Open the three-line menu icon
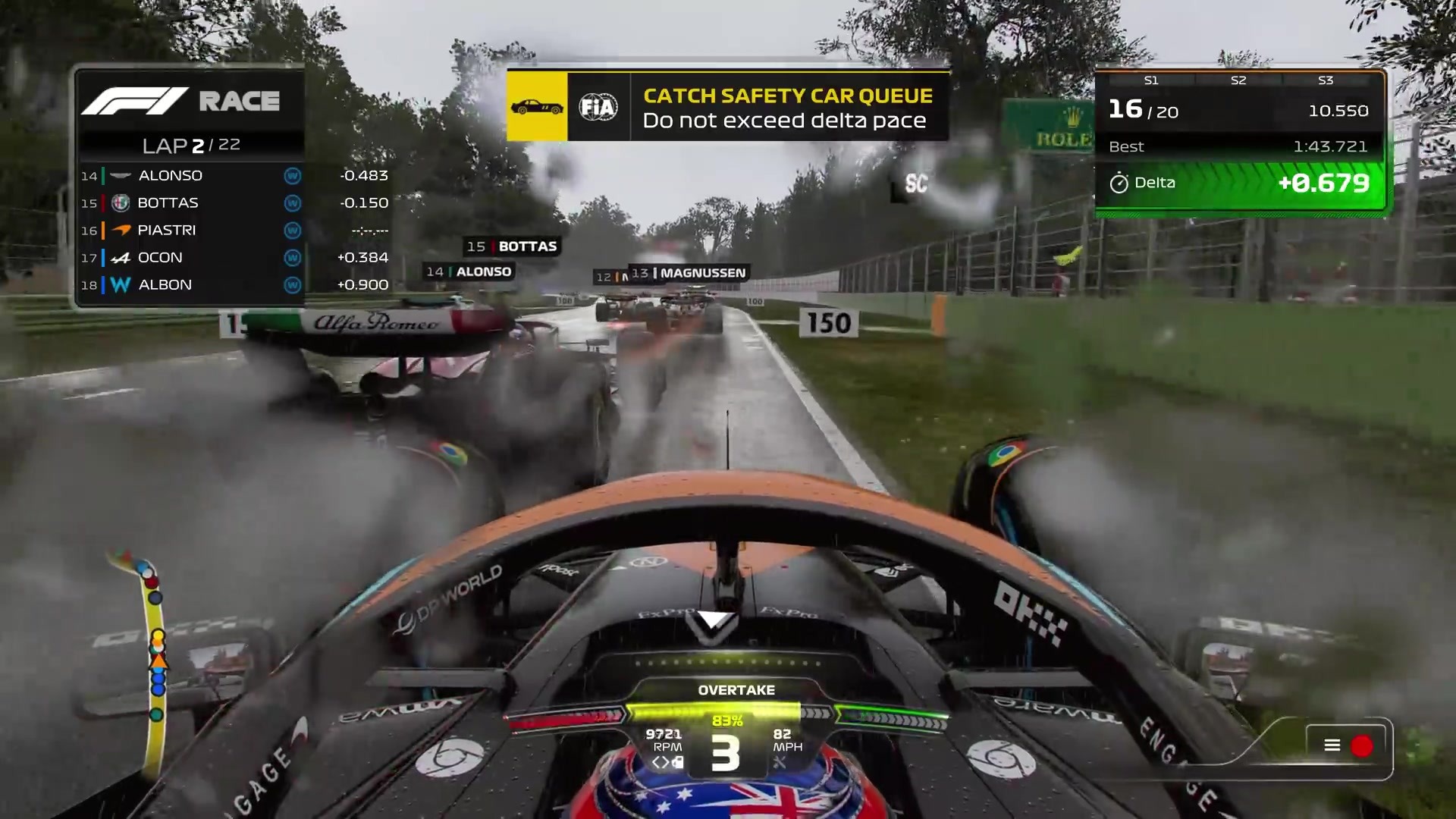 pos(1332,745)
